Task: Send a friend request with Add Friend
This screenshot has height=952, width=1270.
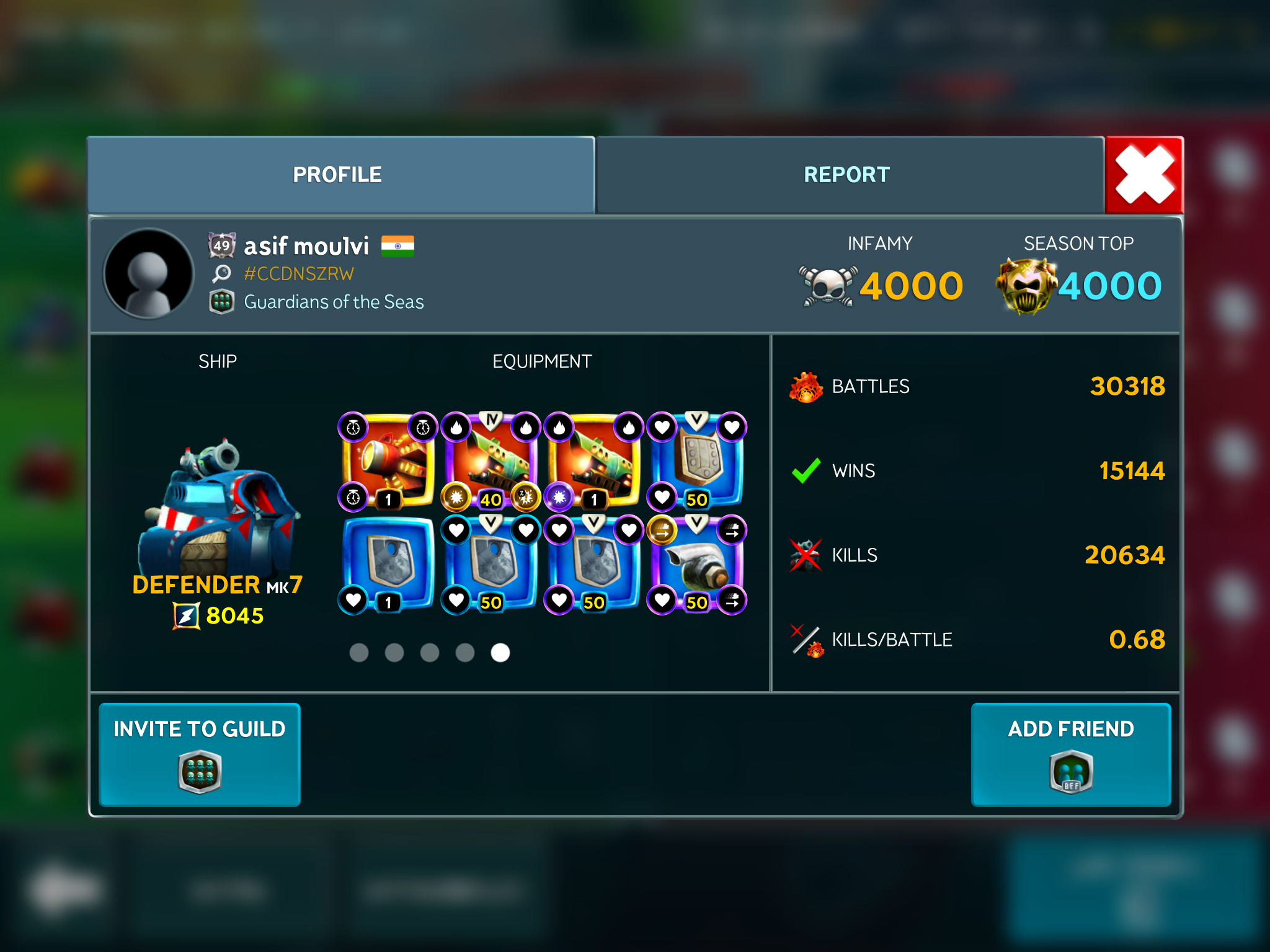Action: point(1070,754)
